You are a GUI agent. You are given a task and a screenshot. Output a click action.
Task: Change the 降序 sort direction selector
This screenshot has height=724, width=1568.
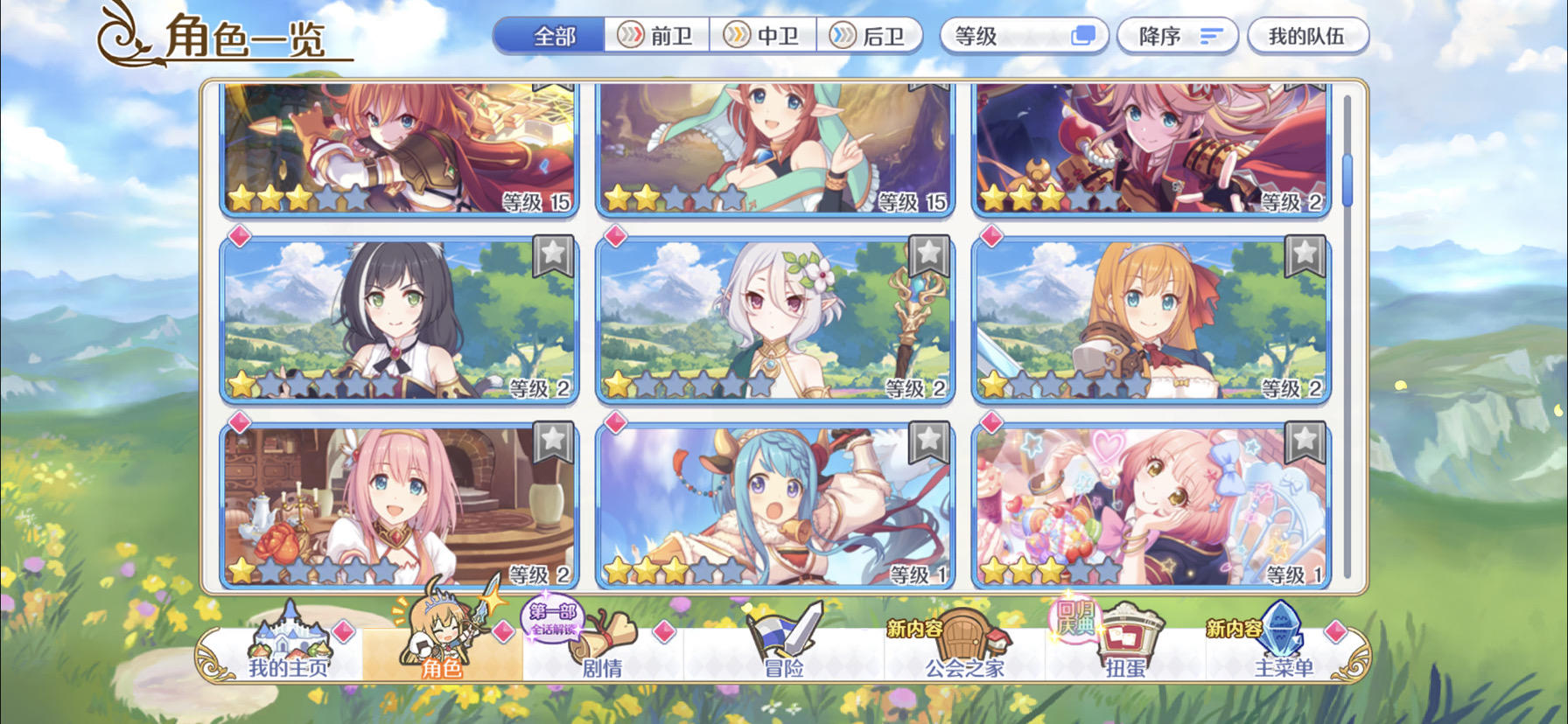pos(1177,36)
